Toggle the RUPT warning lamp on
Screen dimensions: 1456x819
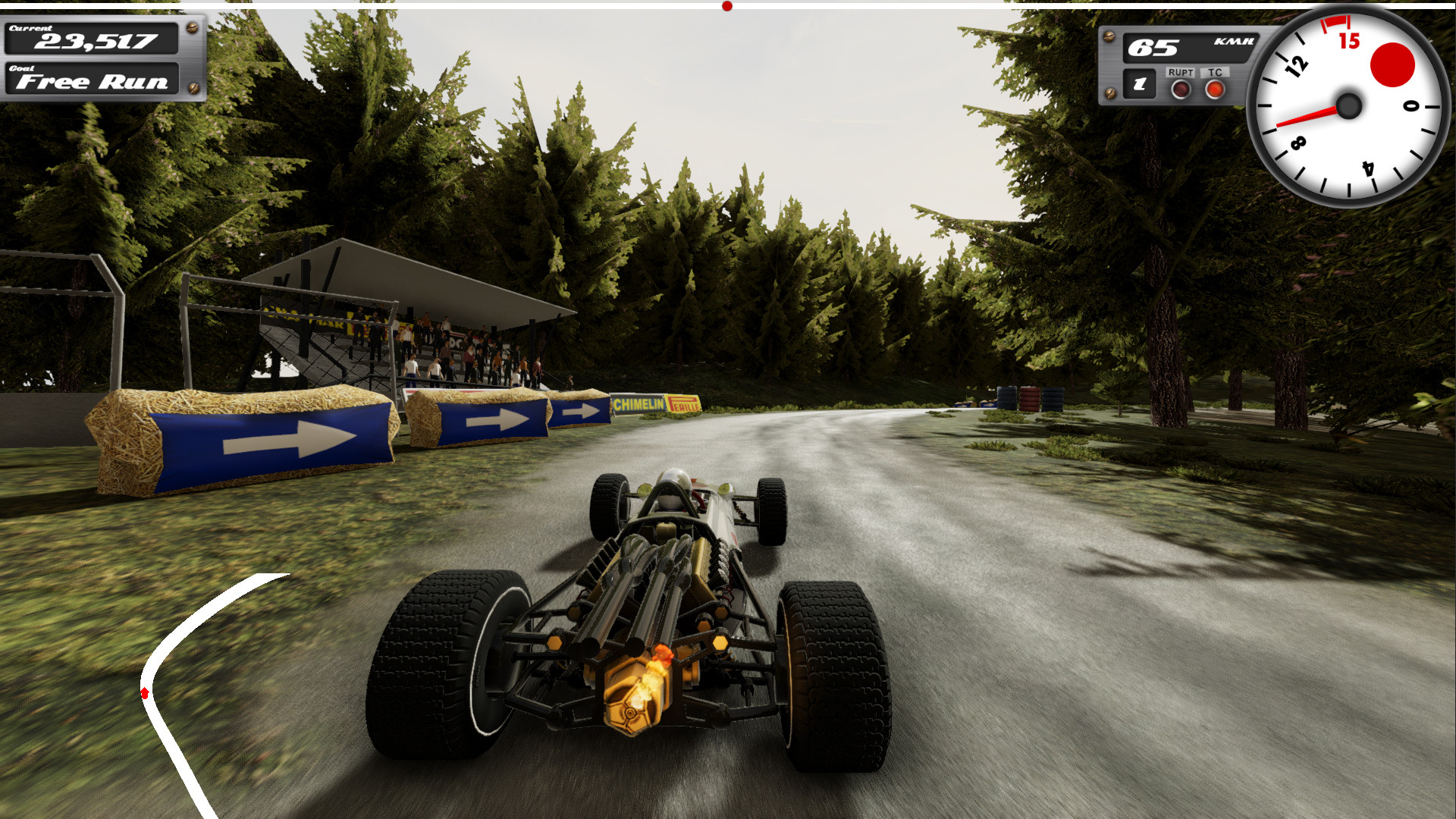pyautogui.click(x=1181, y=89)
